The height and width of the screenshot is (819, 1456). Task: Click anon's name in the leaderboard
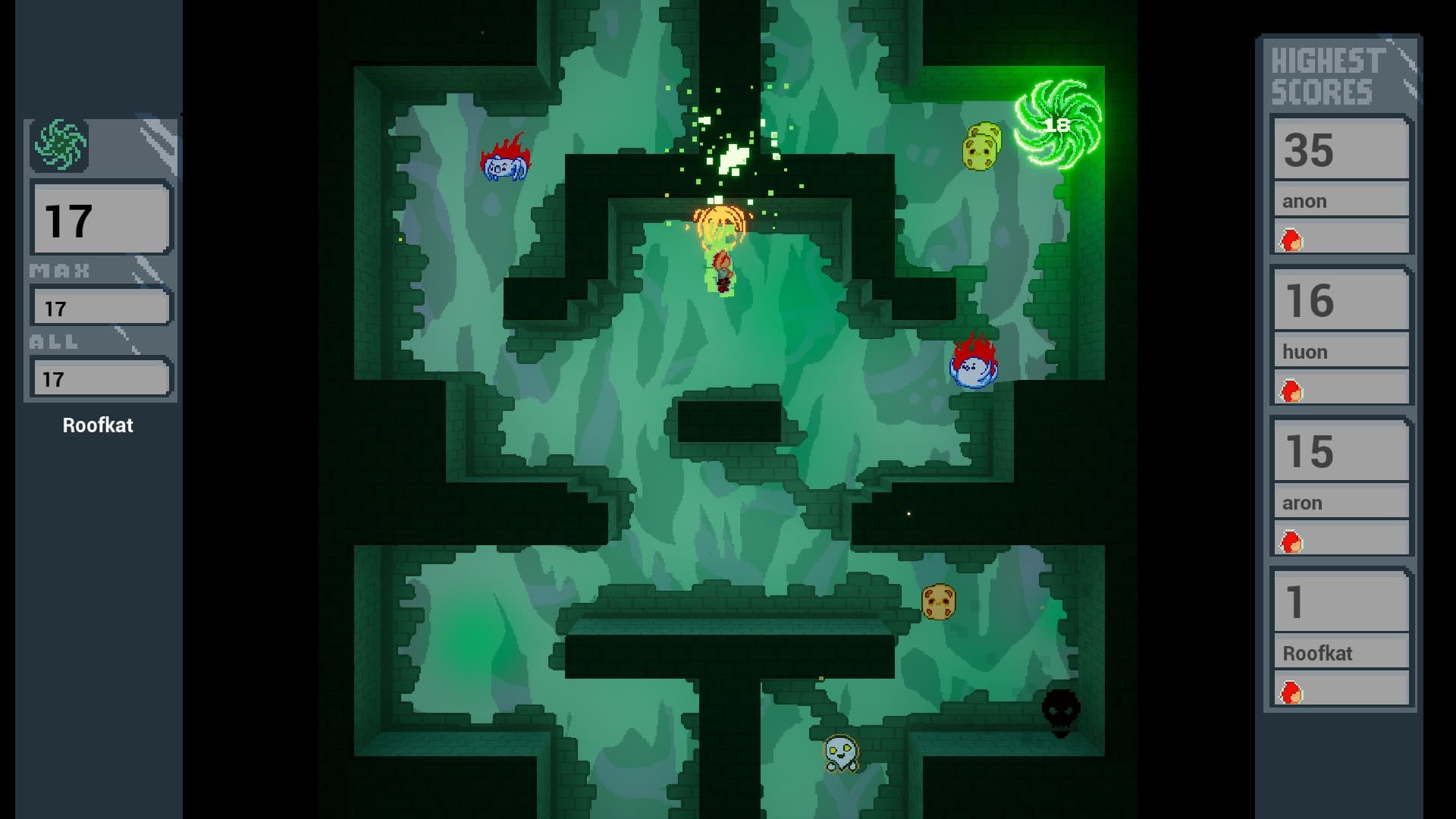[x=1341, y=201]
